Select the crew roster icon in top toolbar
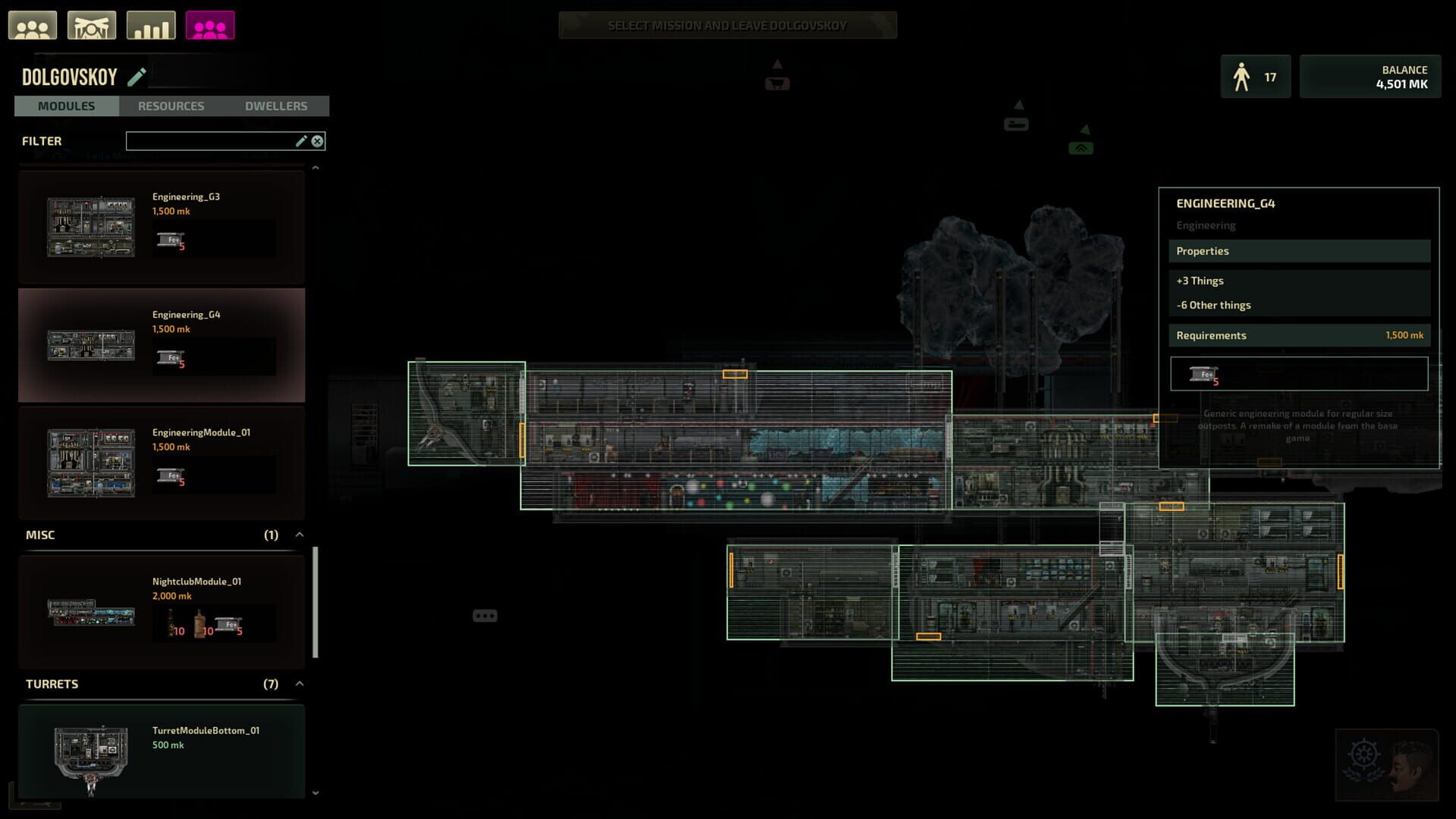The image size is (1456, 819). point(33,24)
